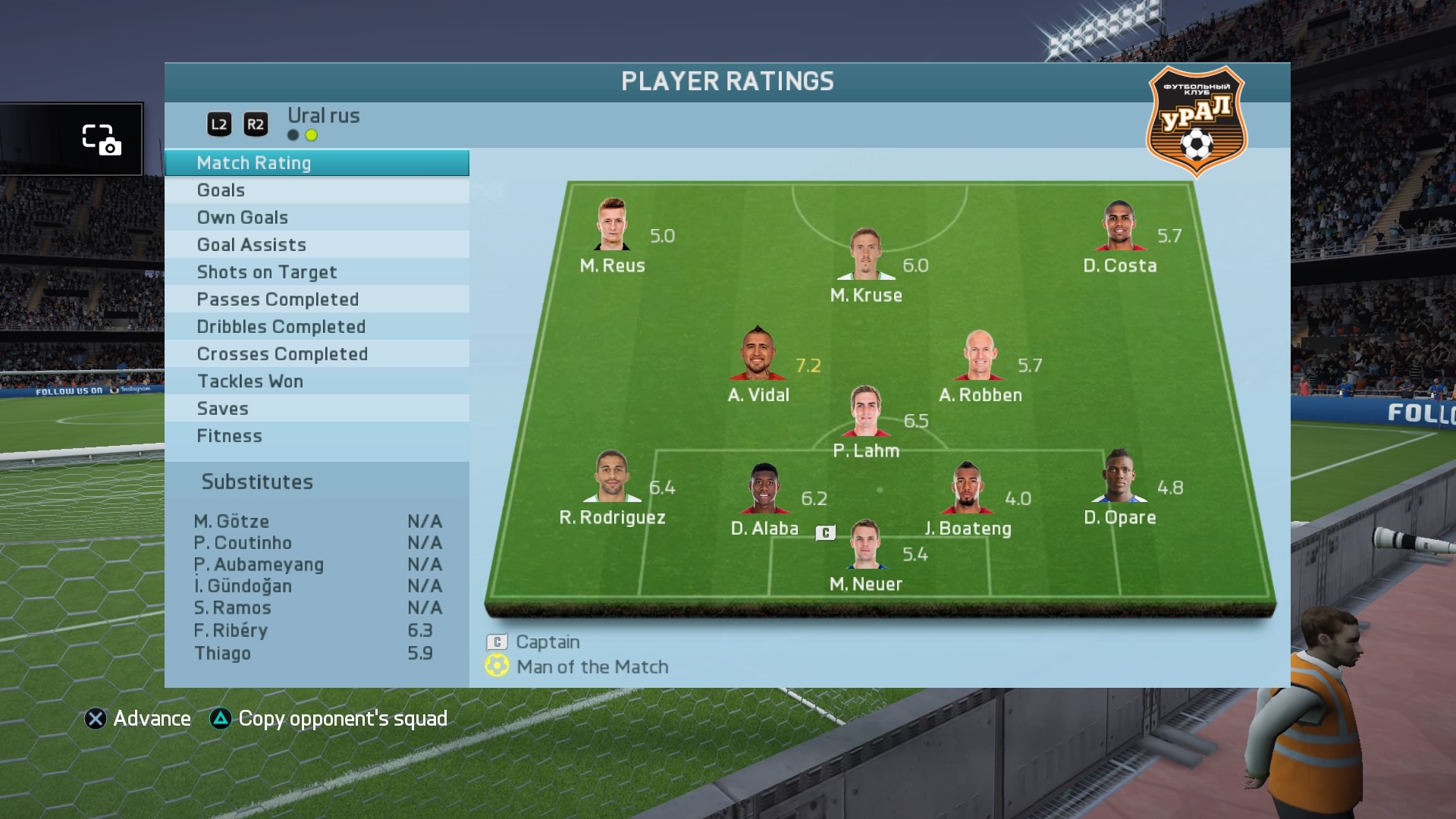
Task: Choose Goal Assists in the list
Action: tap(316, 245)
